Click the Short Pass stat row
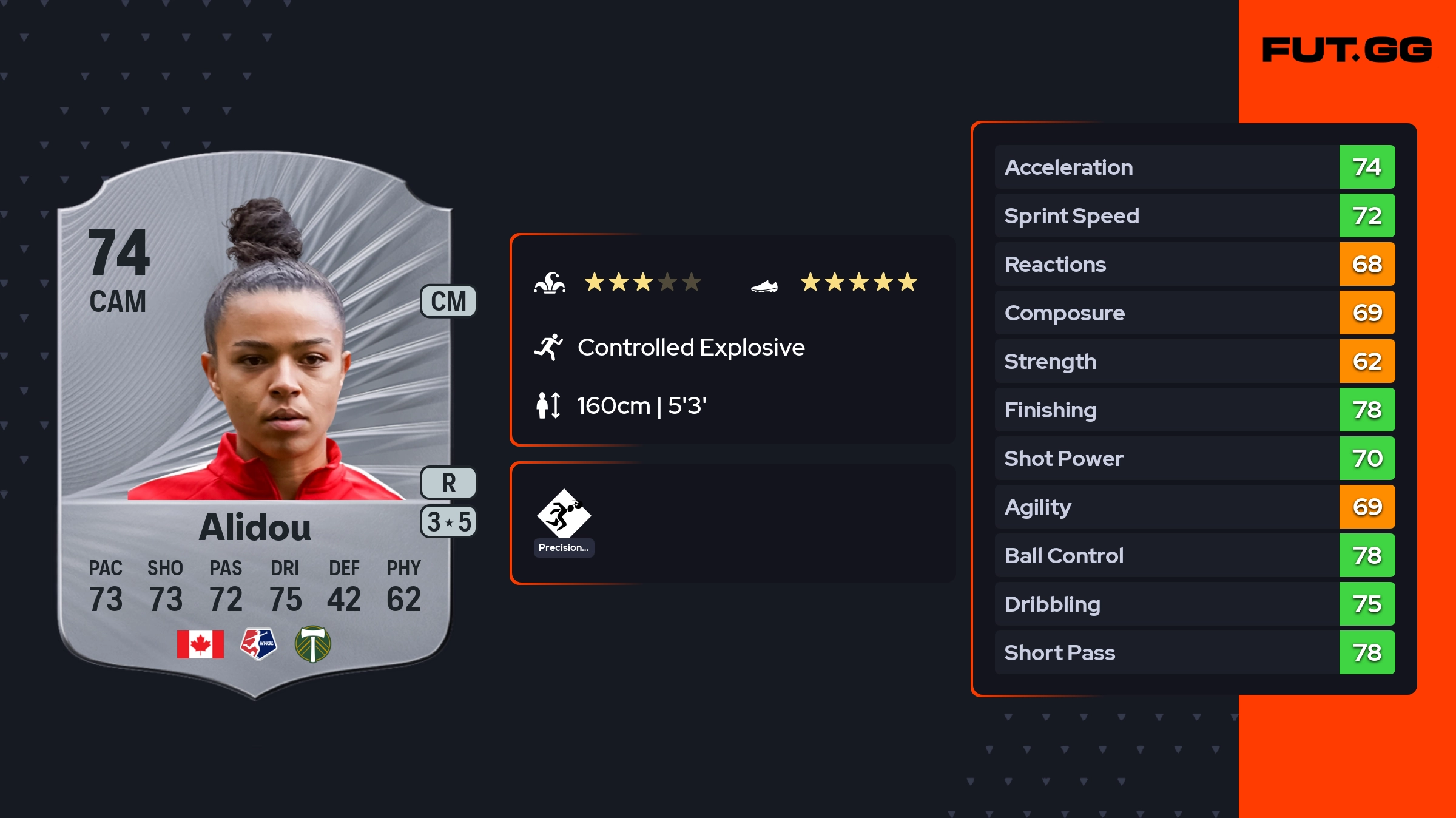Screen dimensions: 1456x818 pos(1195,652)
